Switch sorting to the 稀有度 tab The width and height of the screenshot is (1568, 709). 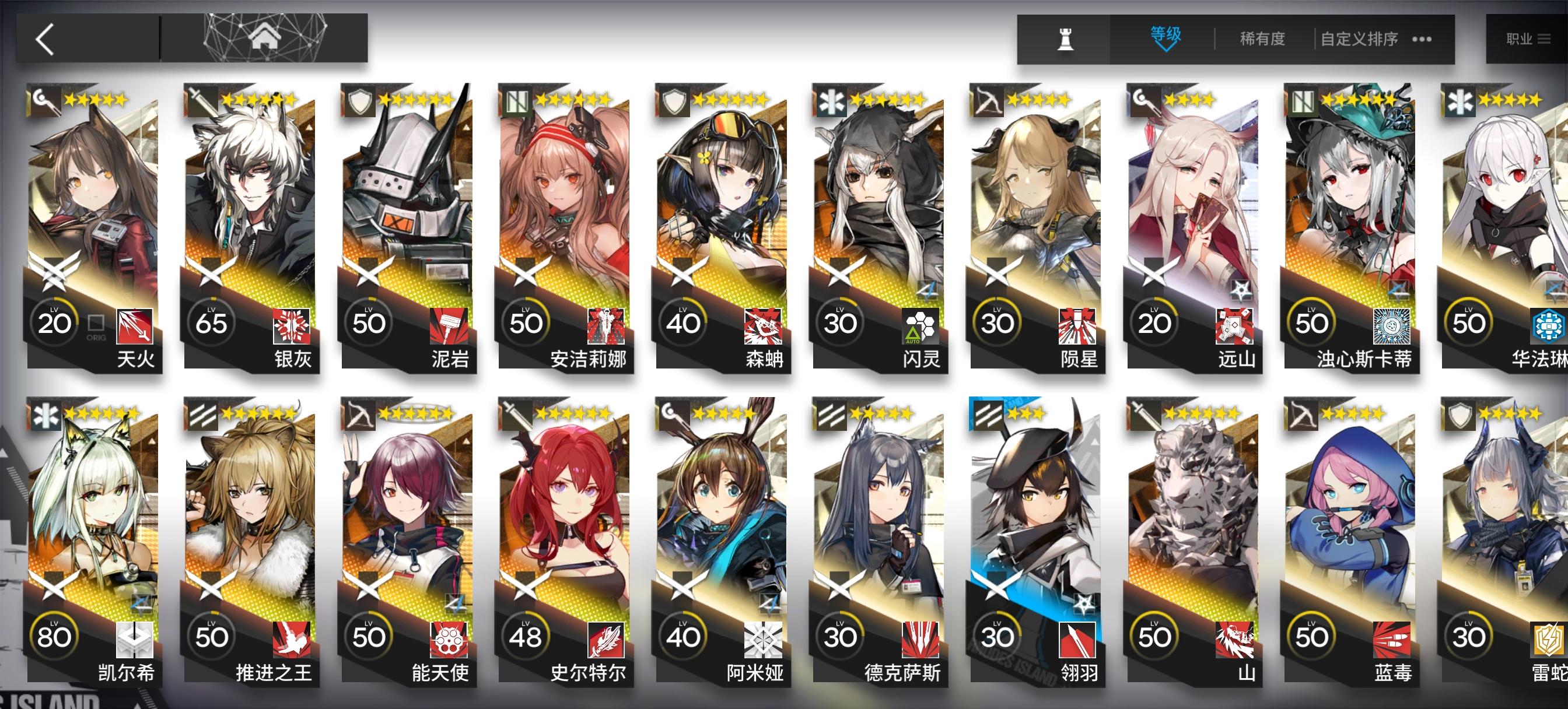pyautogui.click(x=1262, y=38)
